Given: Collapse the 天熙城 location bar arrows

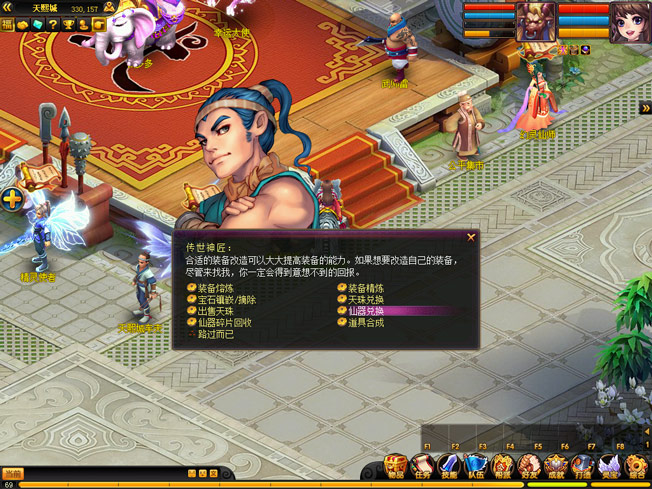Looking at the screenshot, I should pos(7,7).
